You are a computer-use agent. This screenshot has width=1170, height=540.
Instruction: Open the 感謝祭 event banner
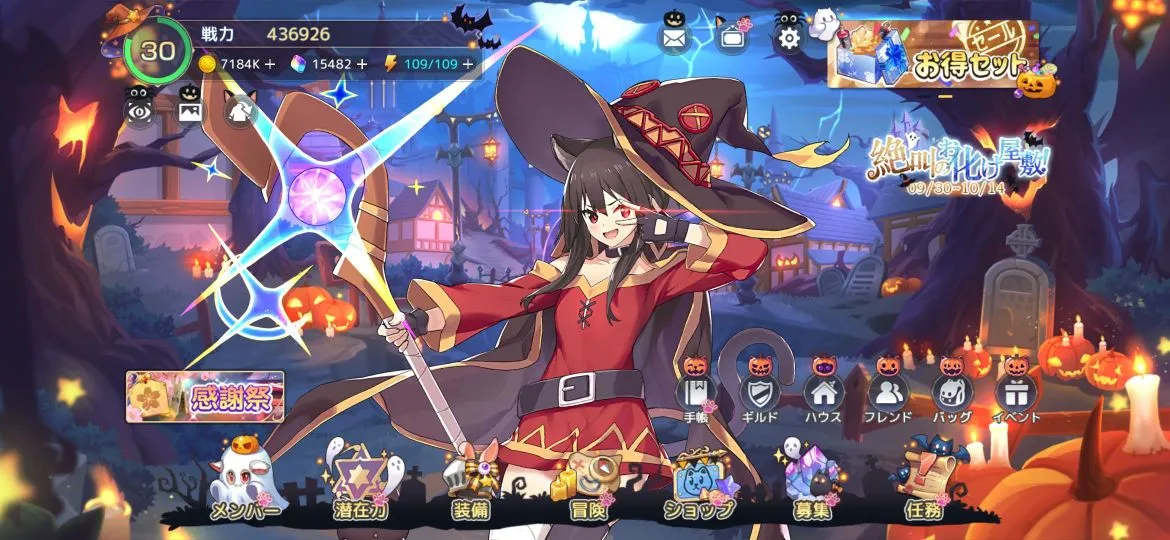point(206,396)
